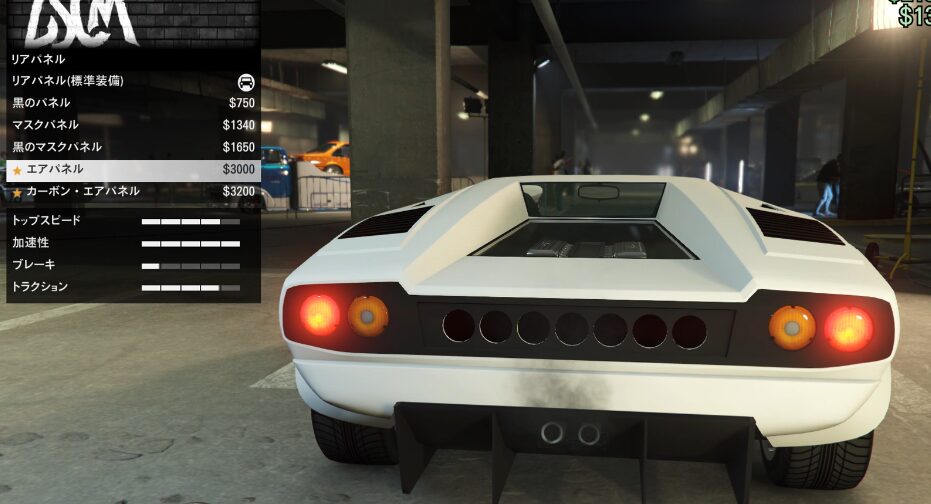This screenshot has width=931, height=504.
Task: Choose 黒のパネル for $750
Action: point(130,103)
